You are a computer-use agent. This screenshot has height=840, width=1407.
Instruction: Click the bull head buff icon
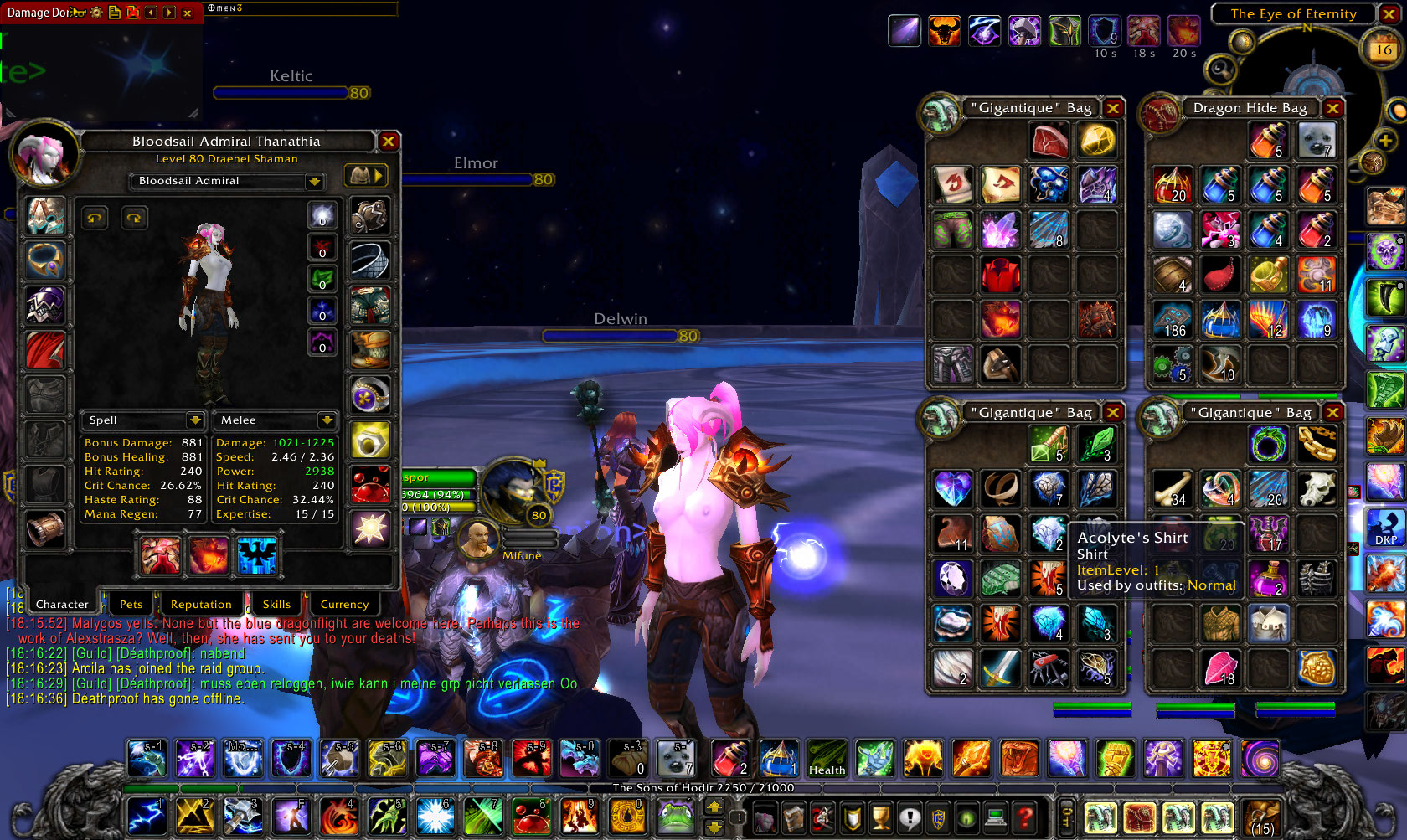coord(944,32)
